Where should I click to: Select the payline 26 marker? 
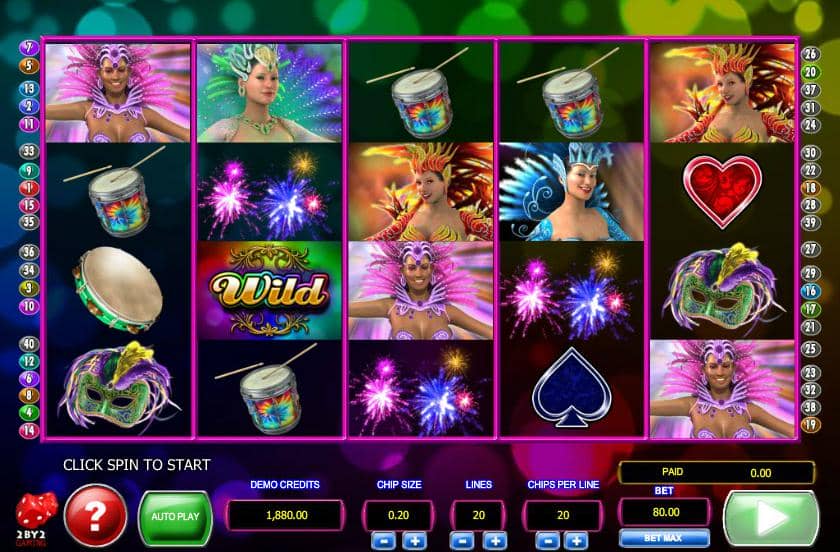pos(810,54)
